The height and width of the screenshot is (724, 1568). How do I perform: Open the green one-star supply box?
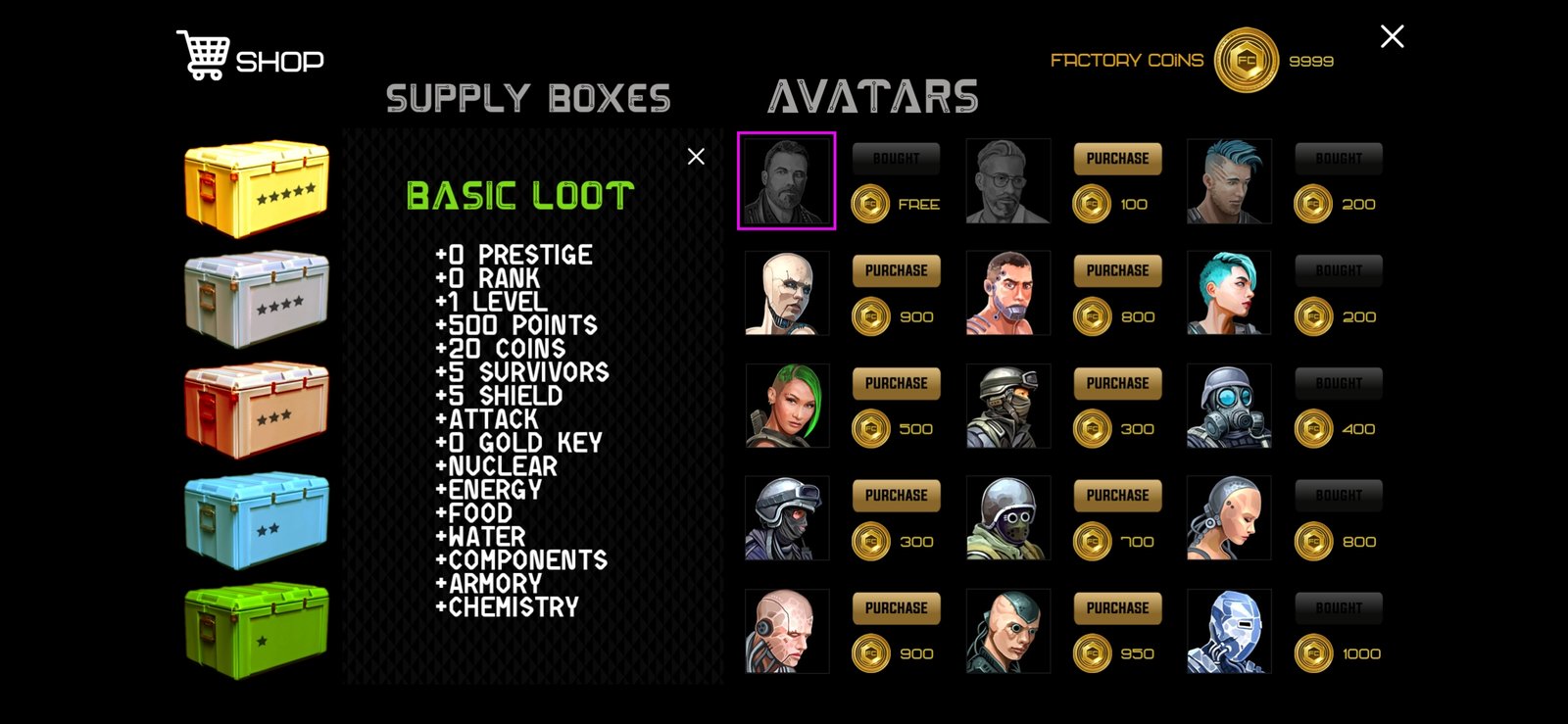[257, 632]
